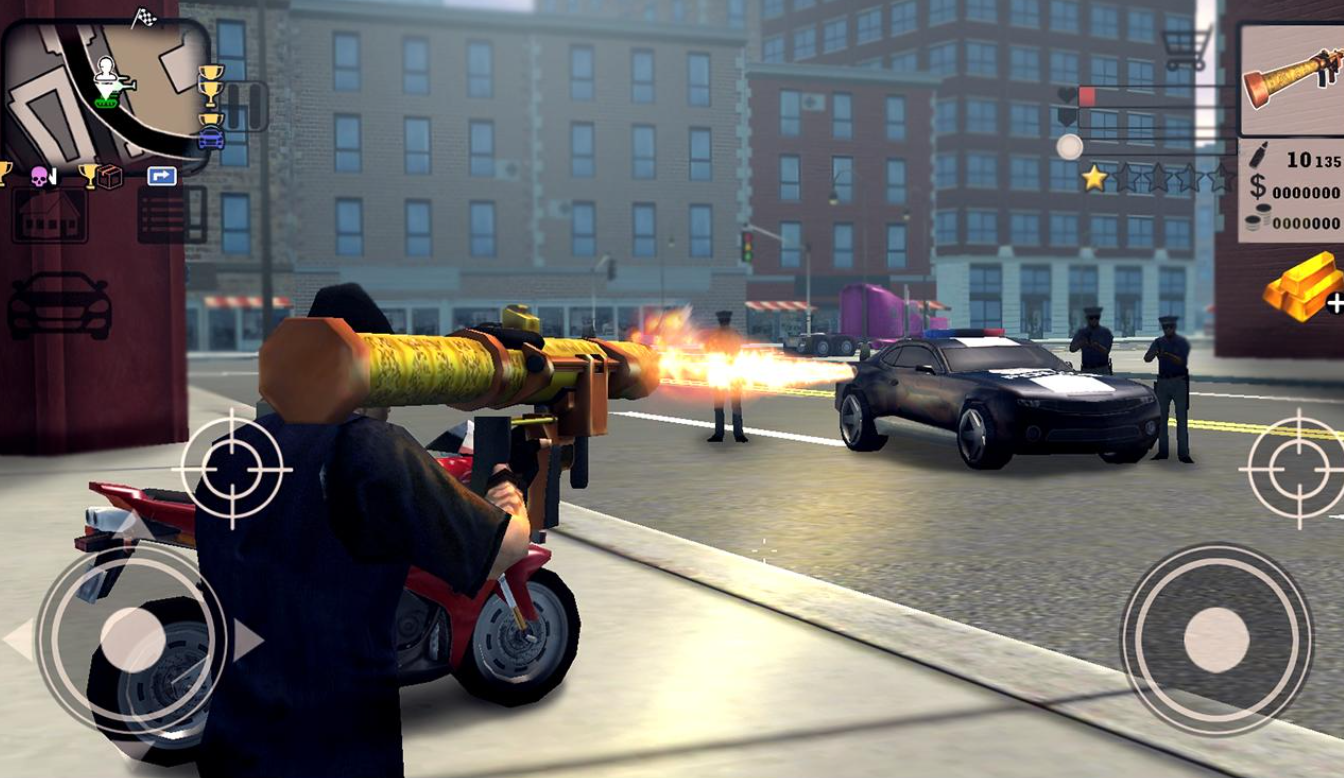Tap the pause button beside minimap
Image resolution: width=1344 pixels, height=778 pixels.
click(x=246, y=106)
